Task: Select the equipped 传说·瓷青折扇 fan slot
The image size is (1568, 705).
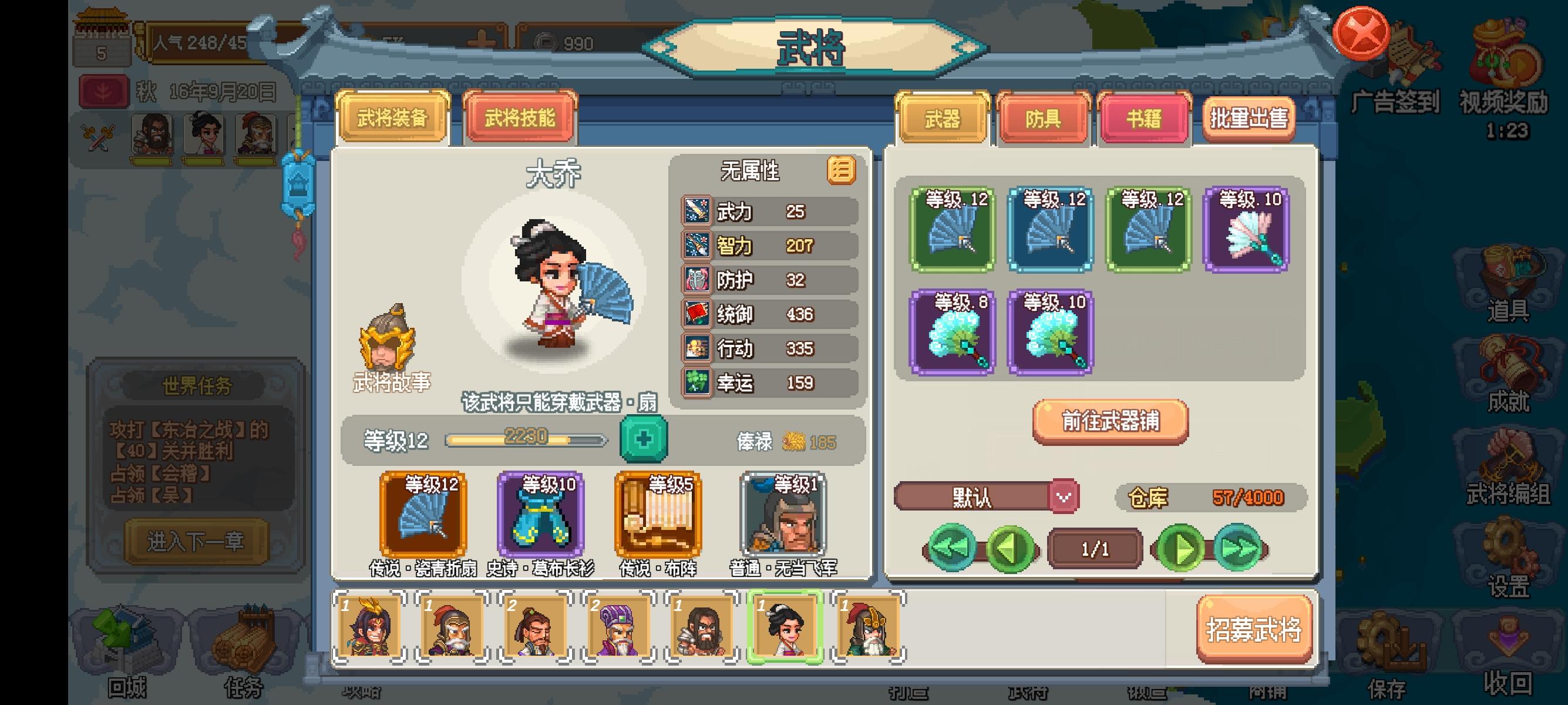Action: 424,515
